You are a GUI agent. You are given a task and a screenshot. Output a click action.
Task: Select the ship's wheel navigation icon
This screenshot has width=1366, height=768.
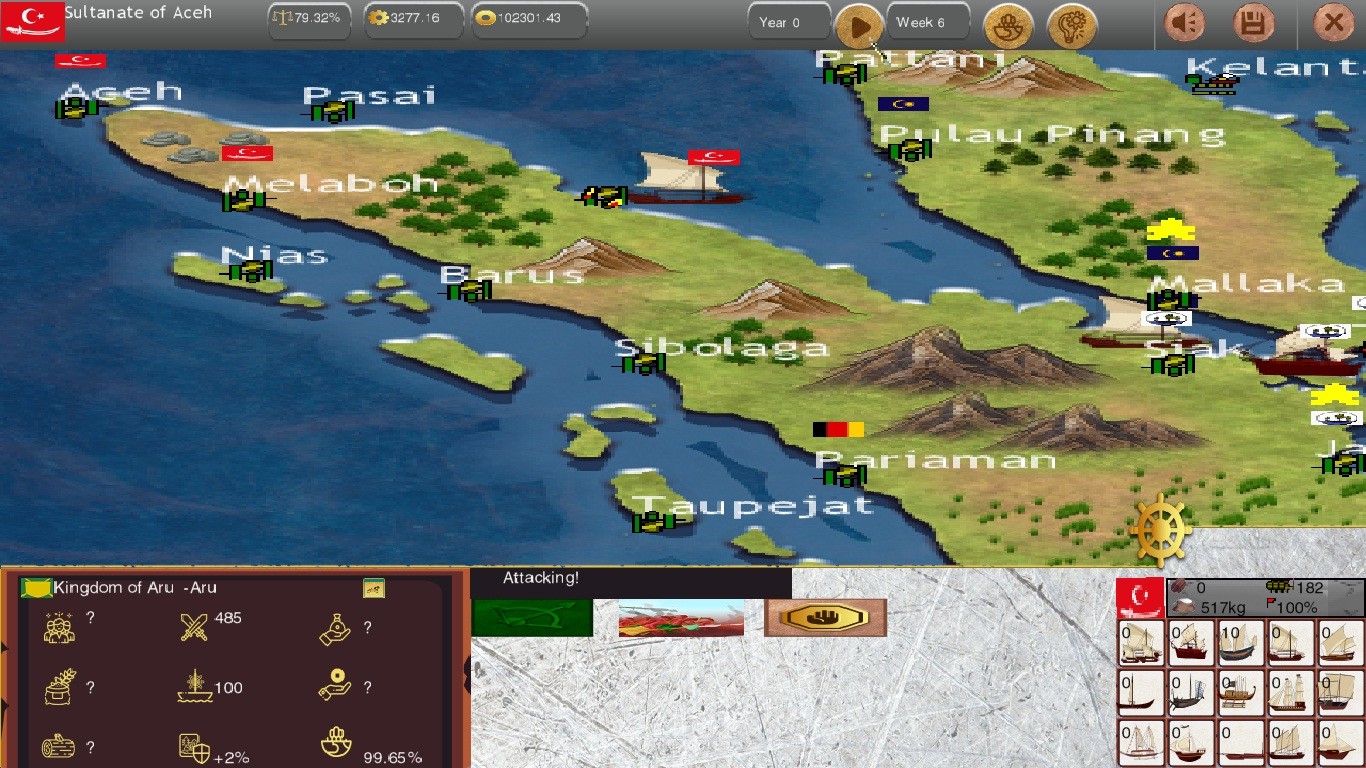(1160, 528)
